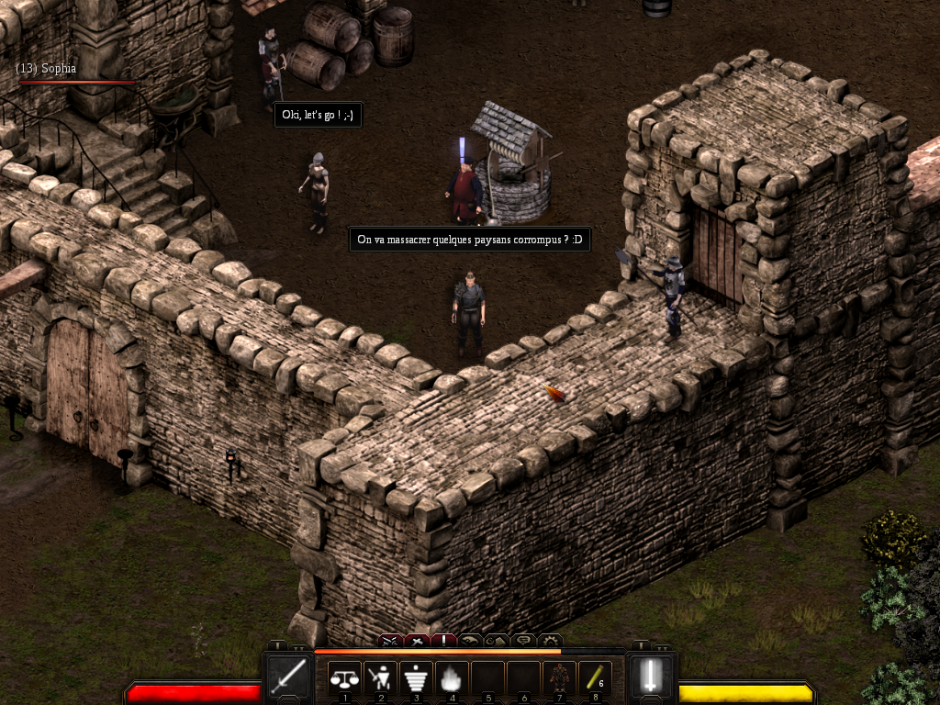Screen dimensions: 940x705
Task: Open the scroll and map menu button
Action: pyautogui.click(x=496, y=640)
